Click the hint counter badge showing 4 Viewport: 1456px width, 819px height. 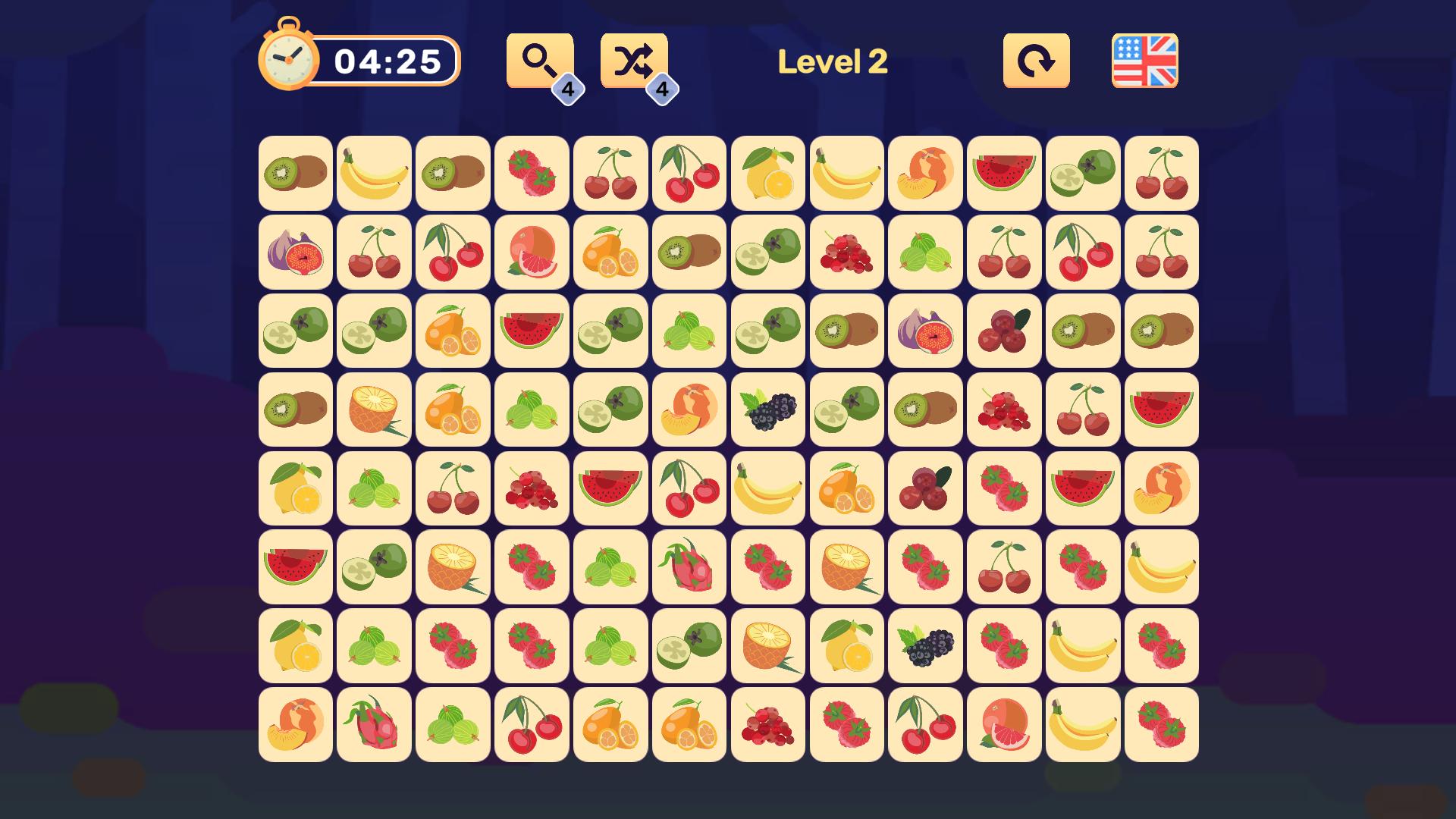tap(567, 89)
